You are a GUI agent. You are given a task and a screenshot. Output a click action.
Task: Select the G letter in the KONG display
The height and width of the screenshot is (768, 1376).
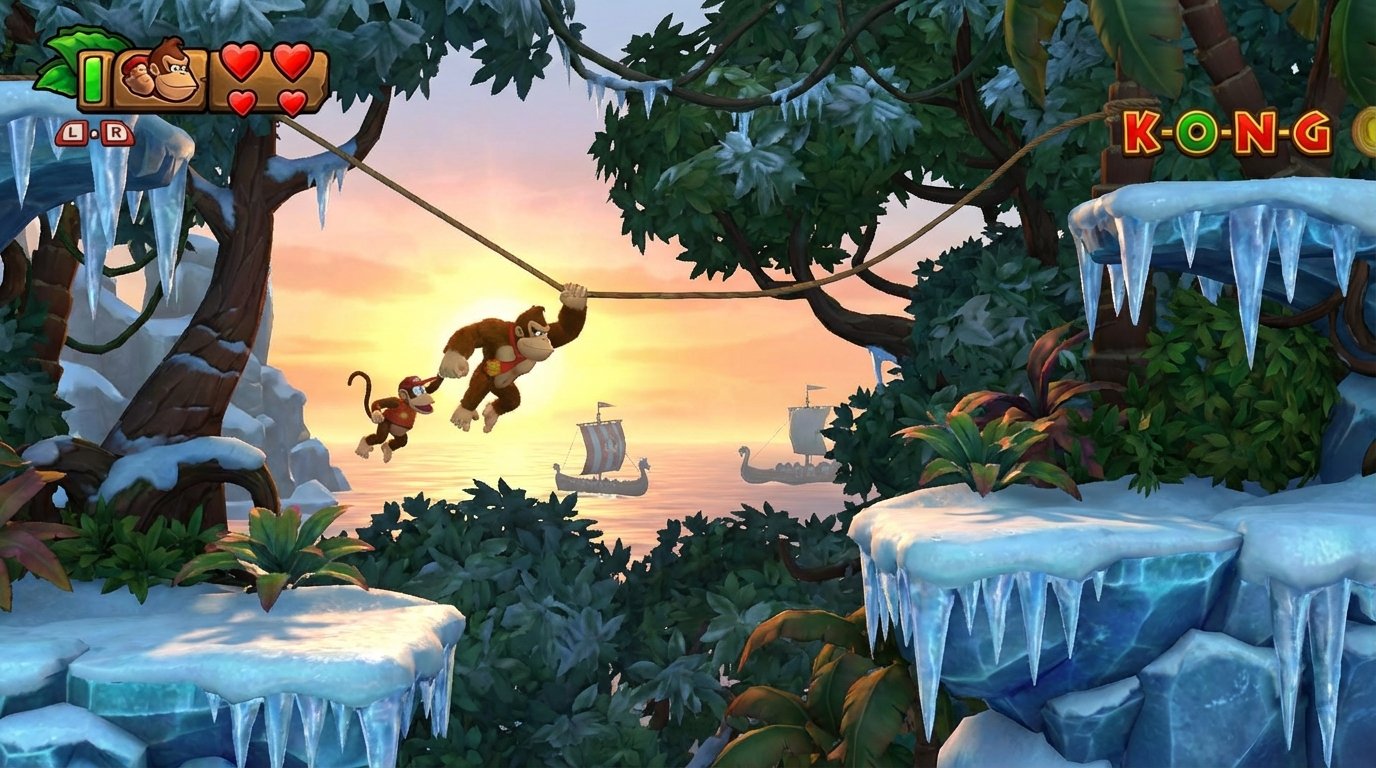pos(1312,131)
